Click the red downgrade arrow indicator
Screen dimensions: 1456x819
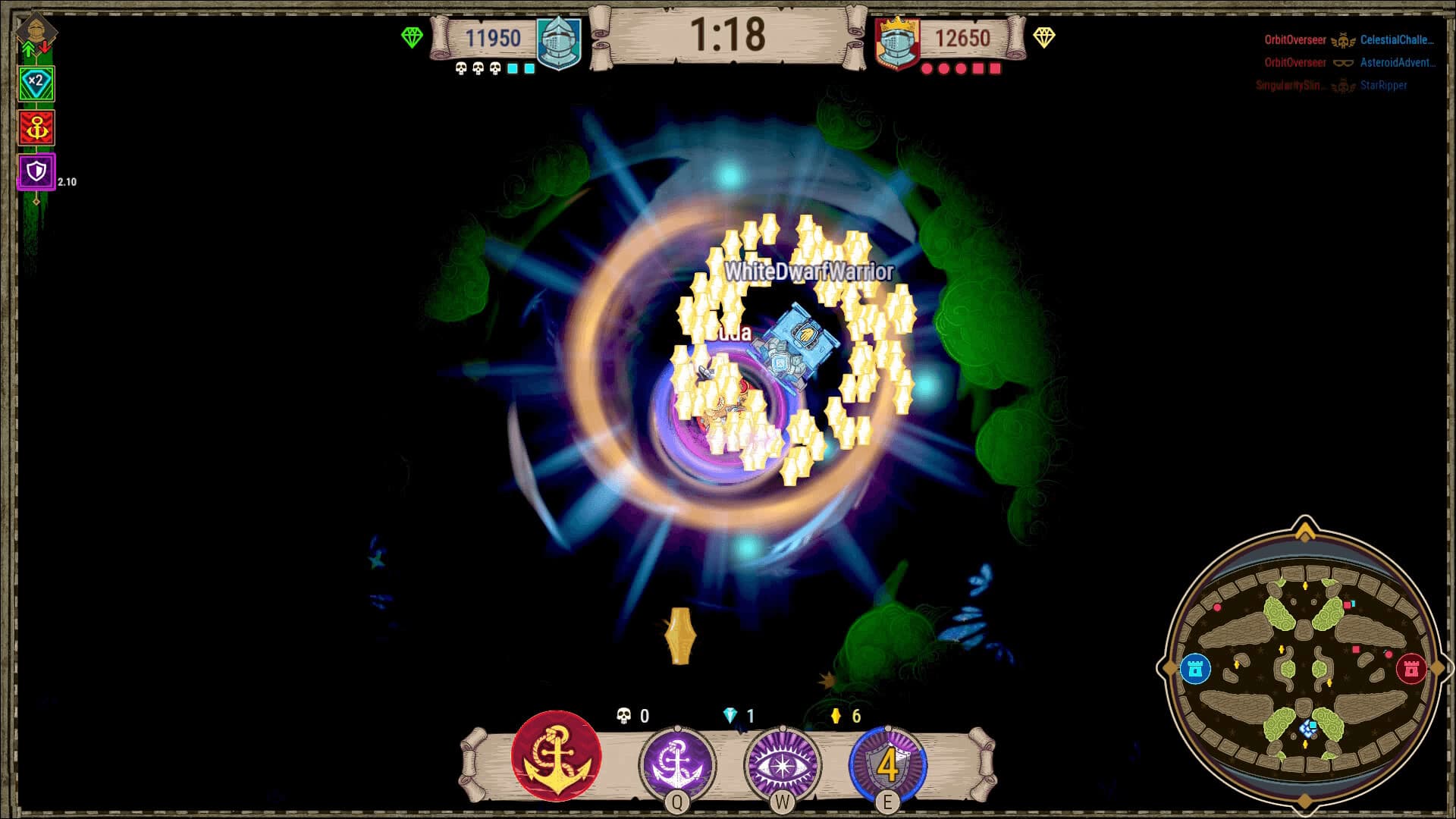45,48
